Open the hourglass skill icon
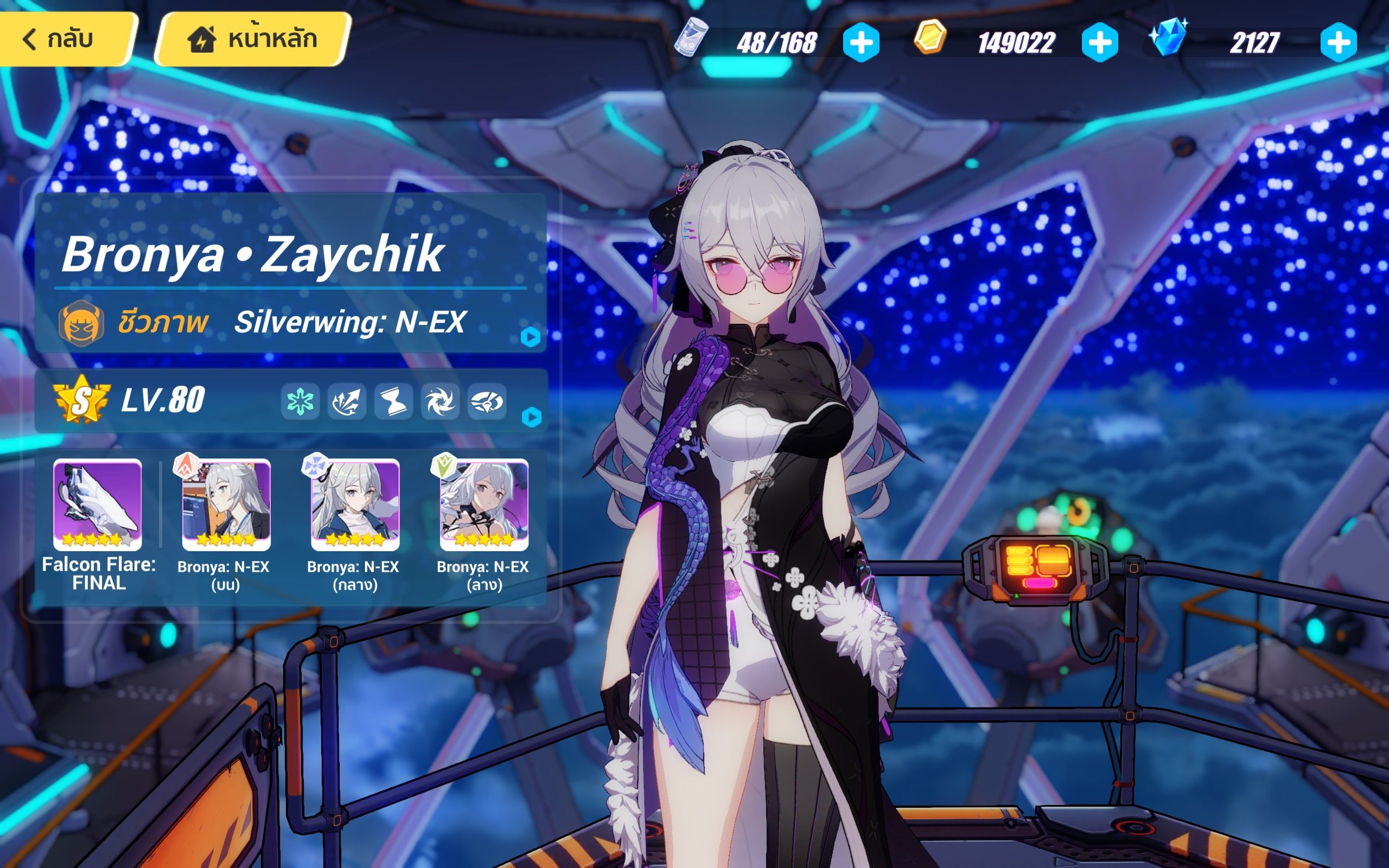Viewport: 1389px width, 868px height. [x=393, y=403]
